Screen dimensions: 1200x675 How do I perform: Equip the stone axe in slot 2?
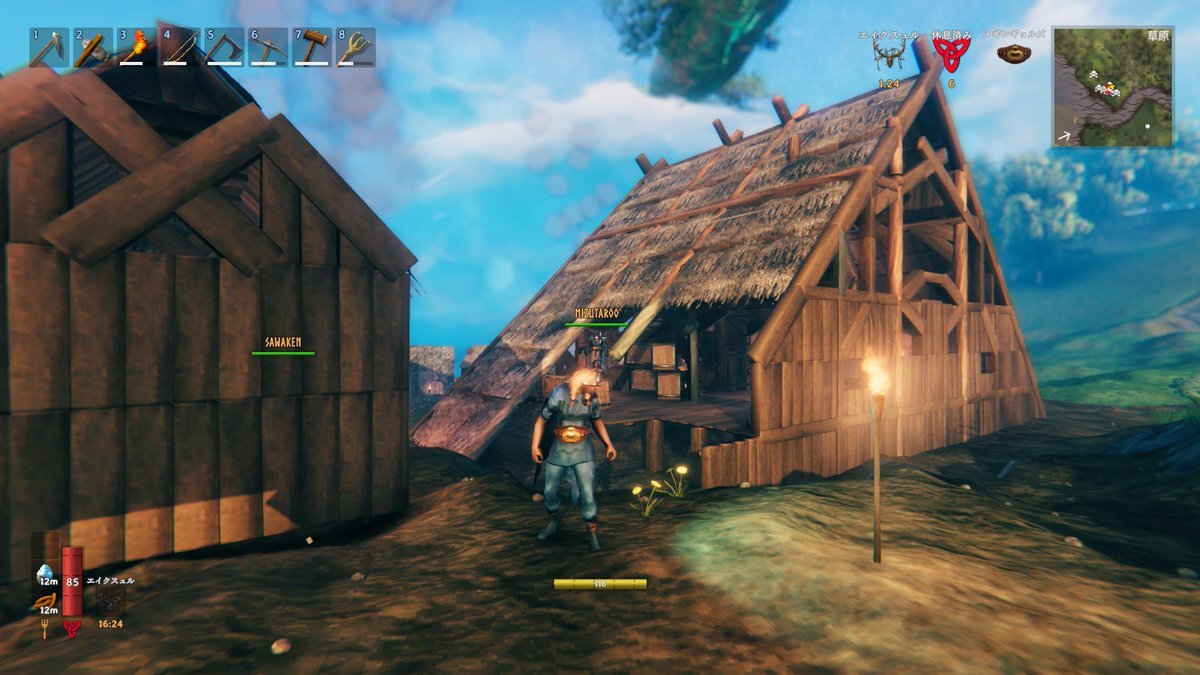(92, 47)
